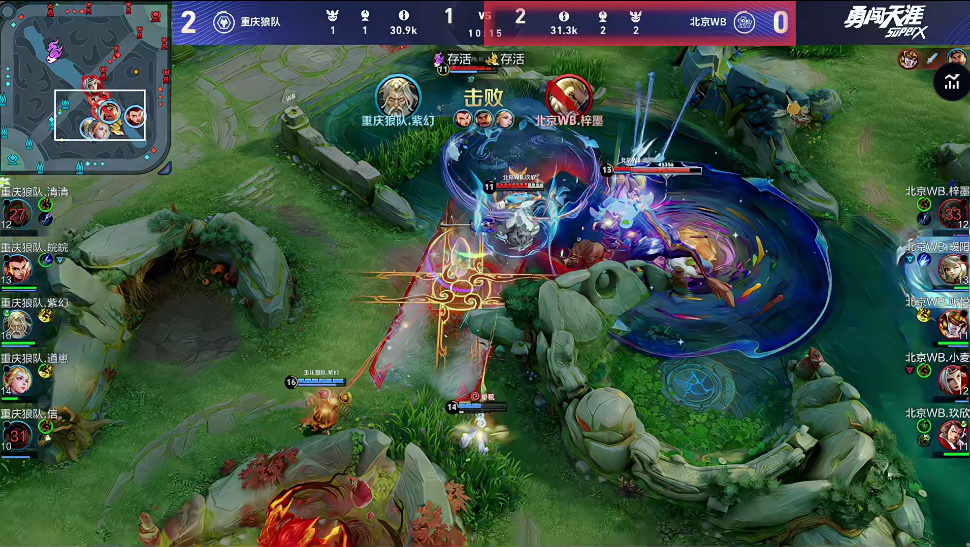This screenshot has height=547, width=970.
Task: Select 北京WB.梓墨 portrait in right team list
Action: coord(952,213)
